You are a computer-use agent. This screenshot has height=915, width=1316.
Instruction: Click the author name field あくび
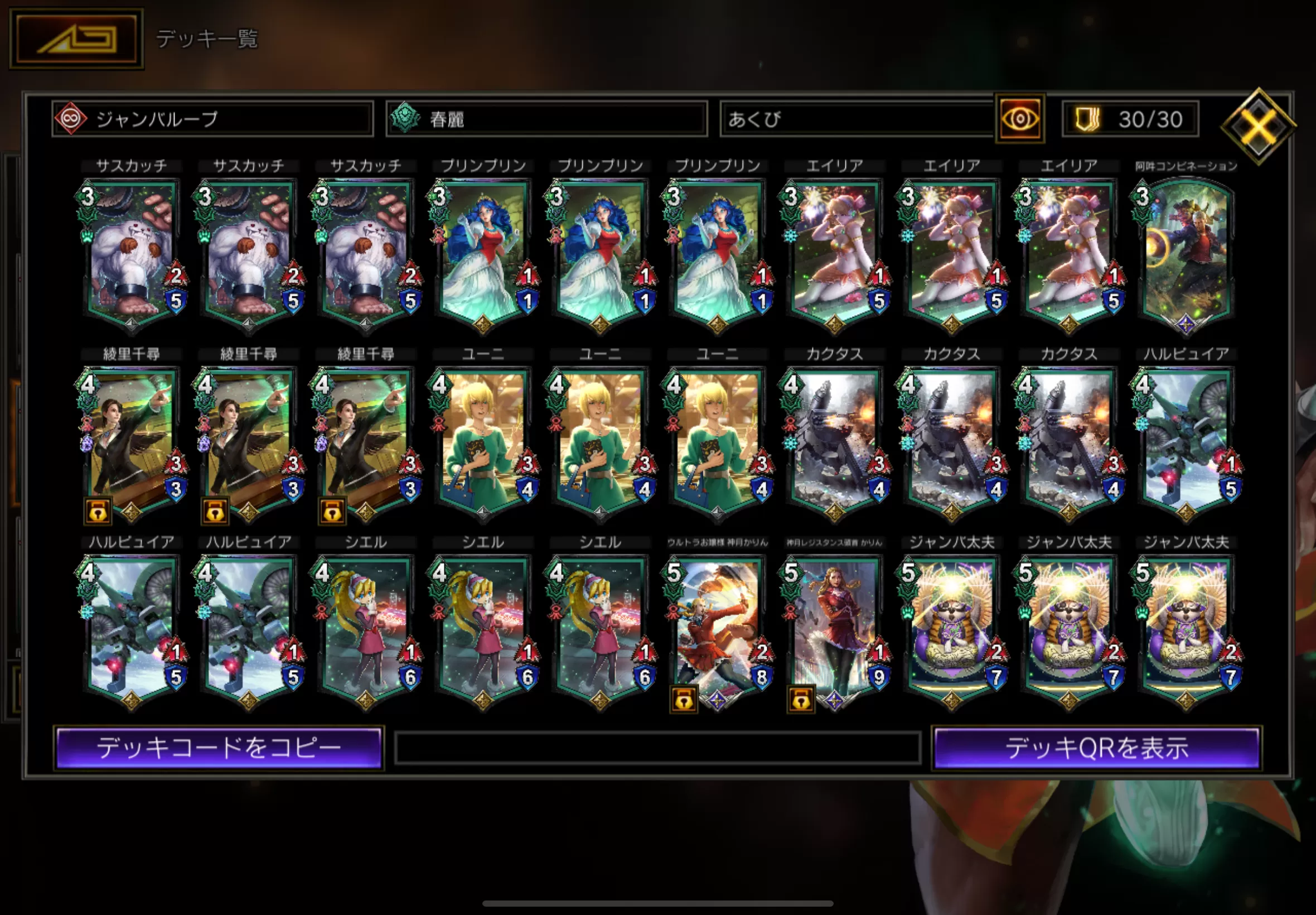(857, 119)
